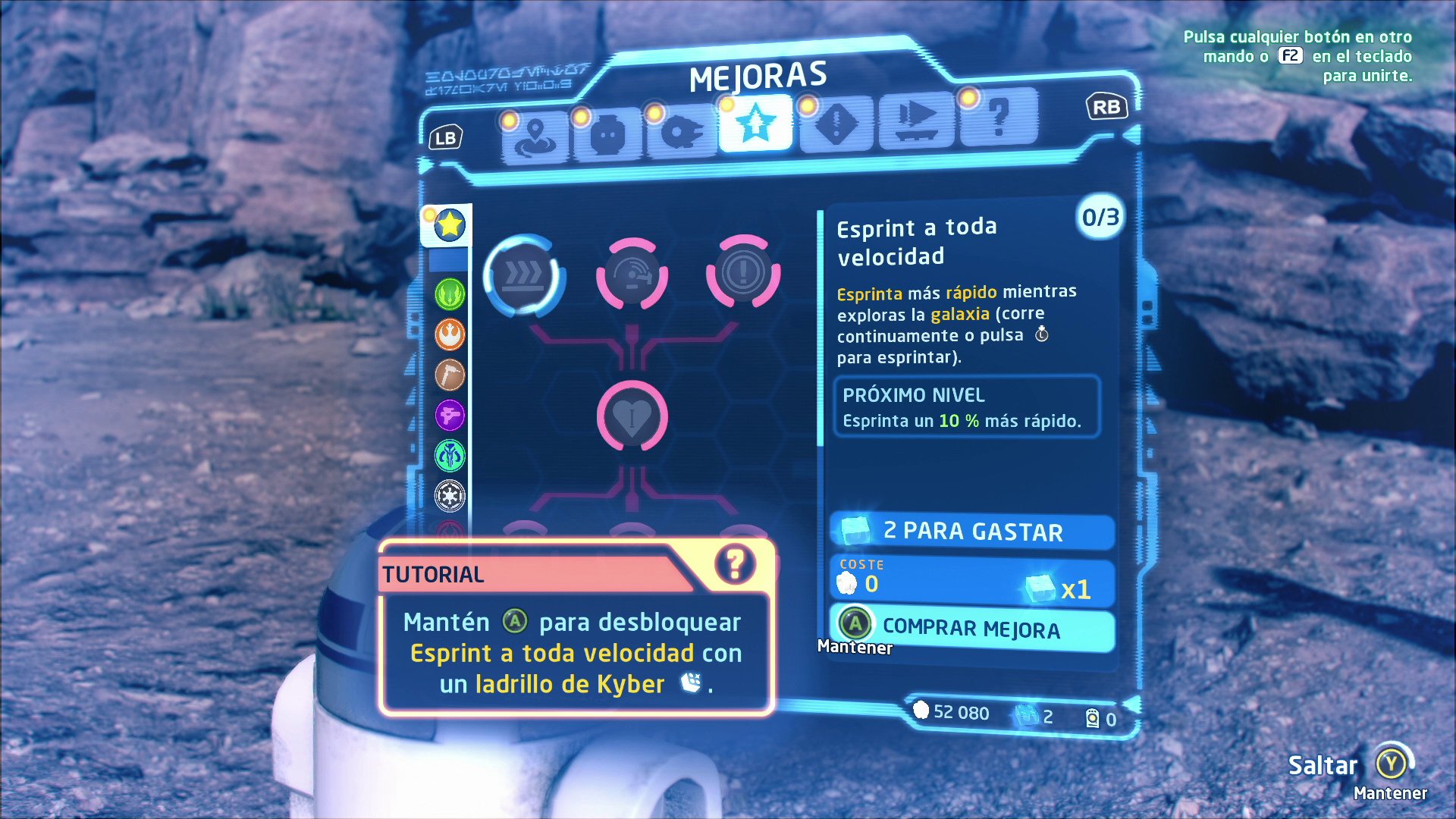Viewport: 1456px width, 819px height.
Task: Select the star Mejoras tab
Action: coord(755,124)
